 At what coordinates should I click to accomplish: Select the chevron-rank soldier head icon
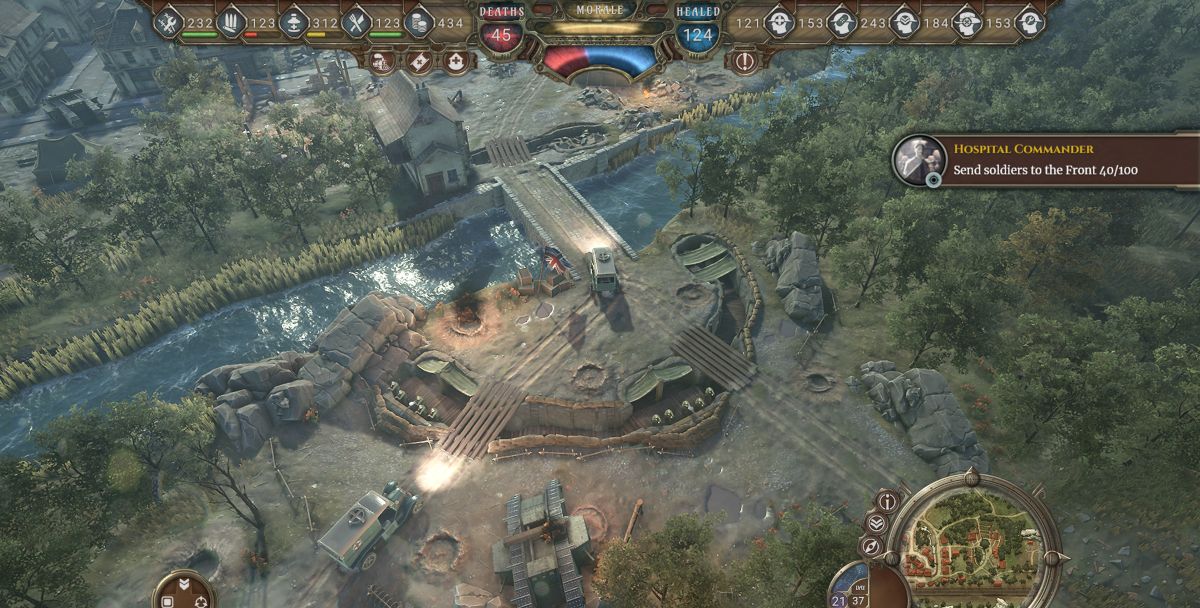905,22
